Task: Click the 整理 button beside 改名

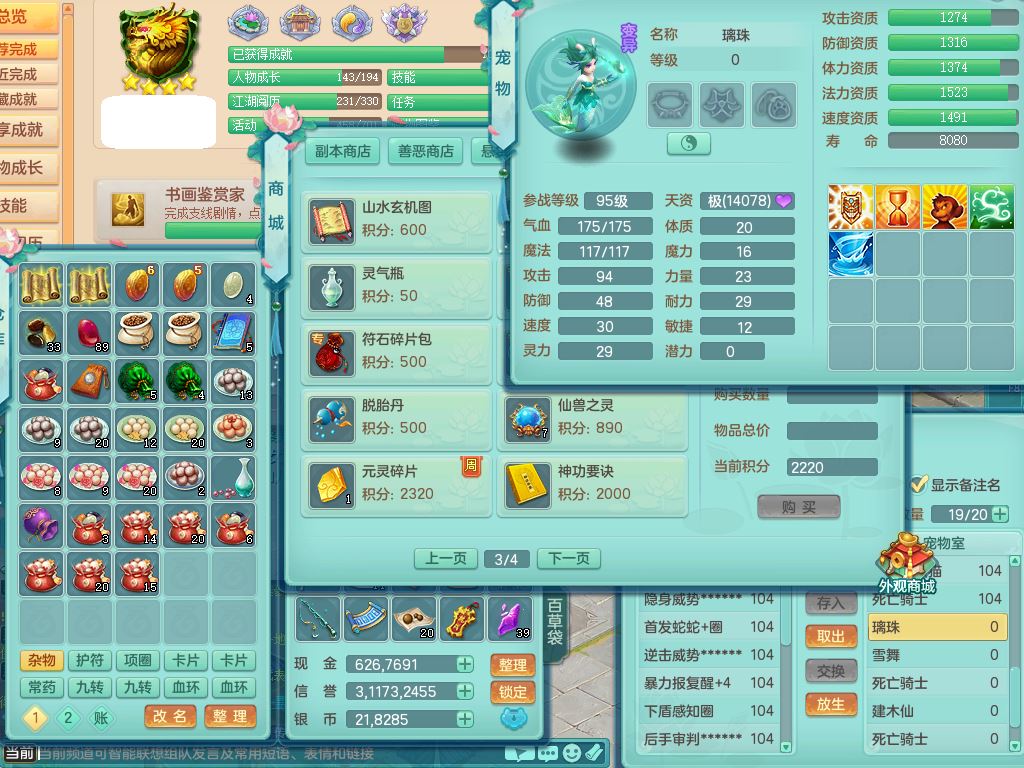Action: (x=230, y=717)
